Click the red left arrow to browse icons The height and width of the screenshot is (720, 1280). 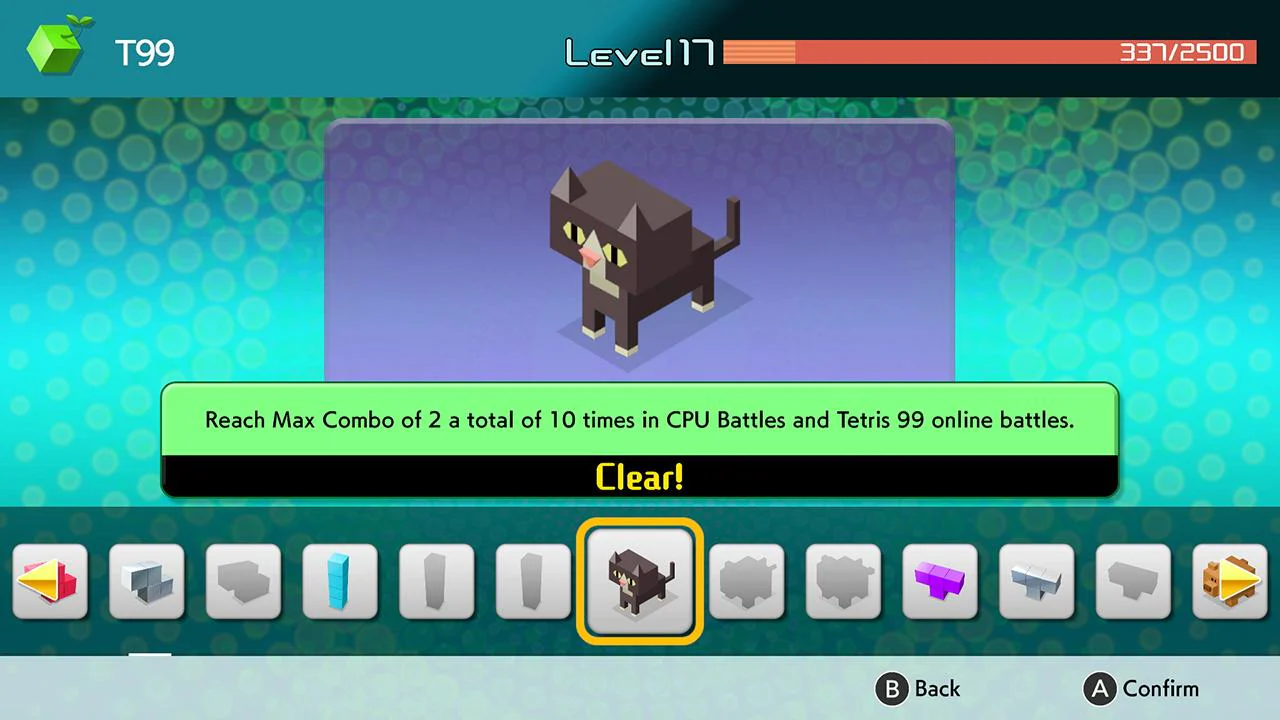pos(50,580)
